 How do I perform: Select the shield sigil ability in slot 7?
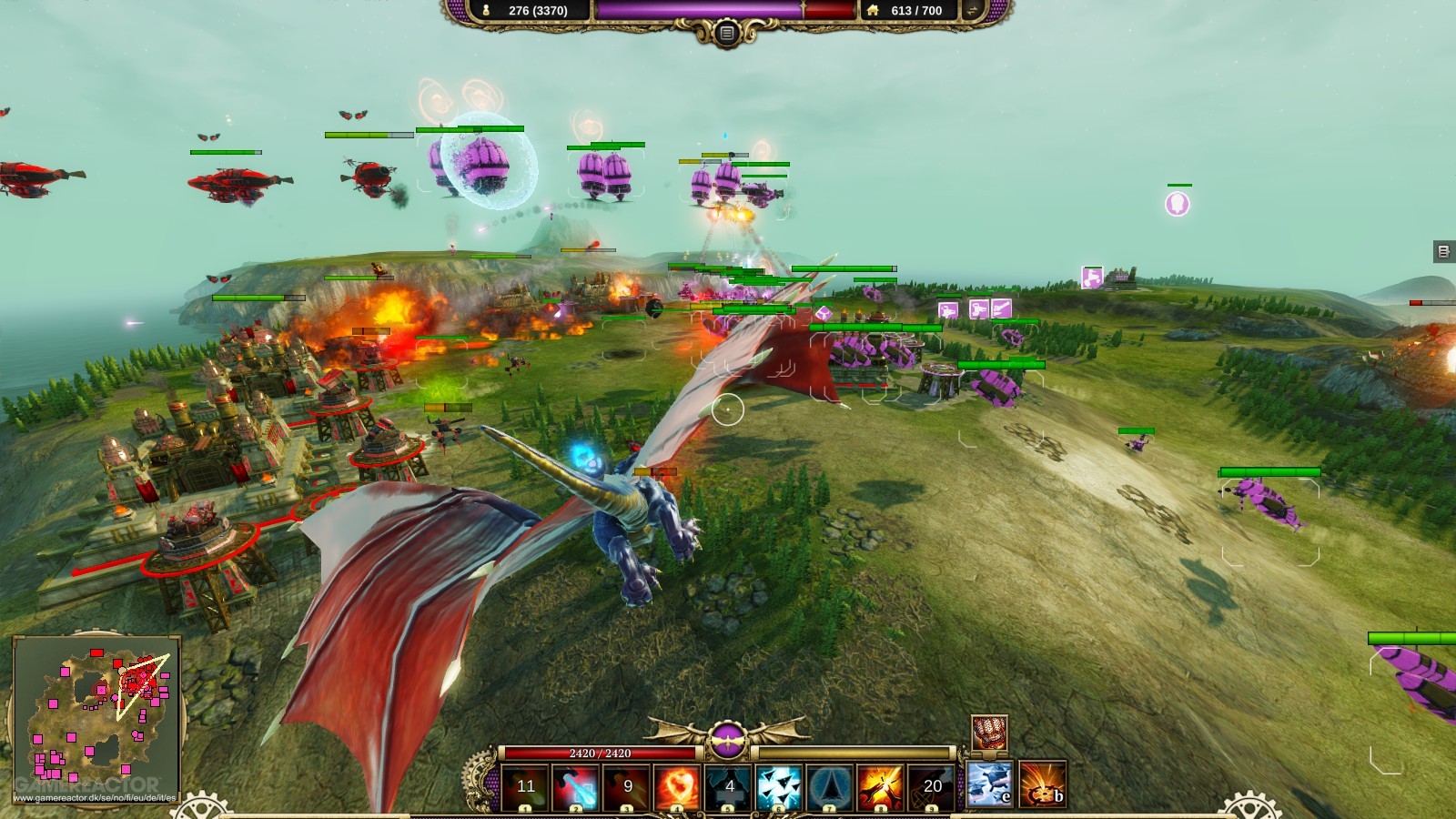(x=830, y=784)
